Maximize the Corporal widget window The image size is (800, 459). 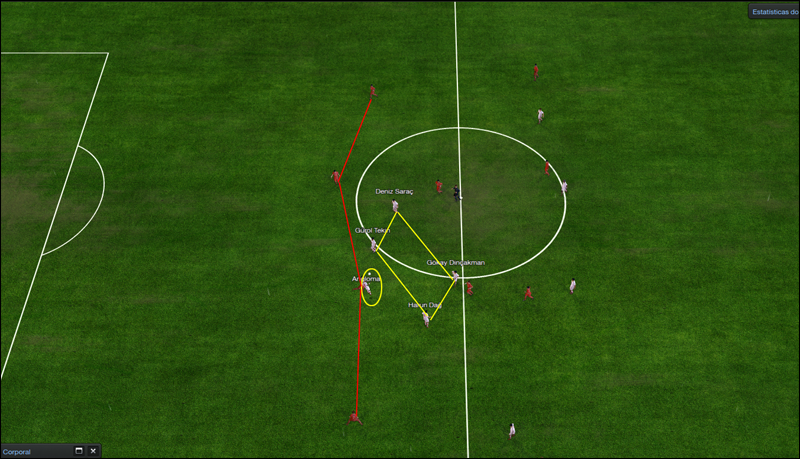[79, 451]
